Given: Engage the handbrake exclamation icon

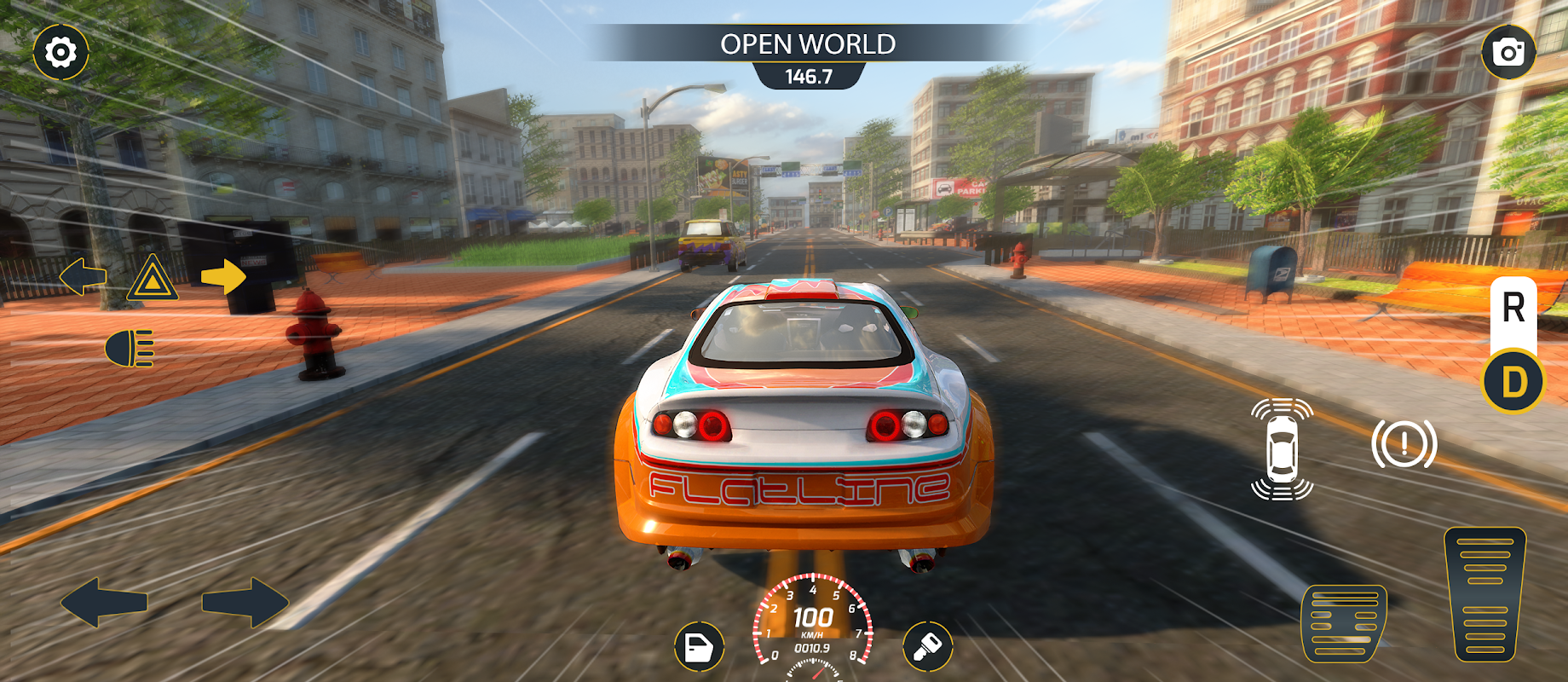Looking at the screenshot, I should click(x=1404, y=444).
